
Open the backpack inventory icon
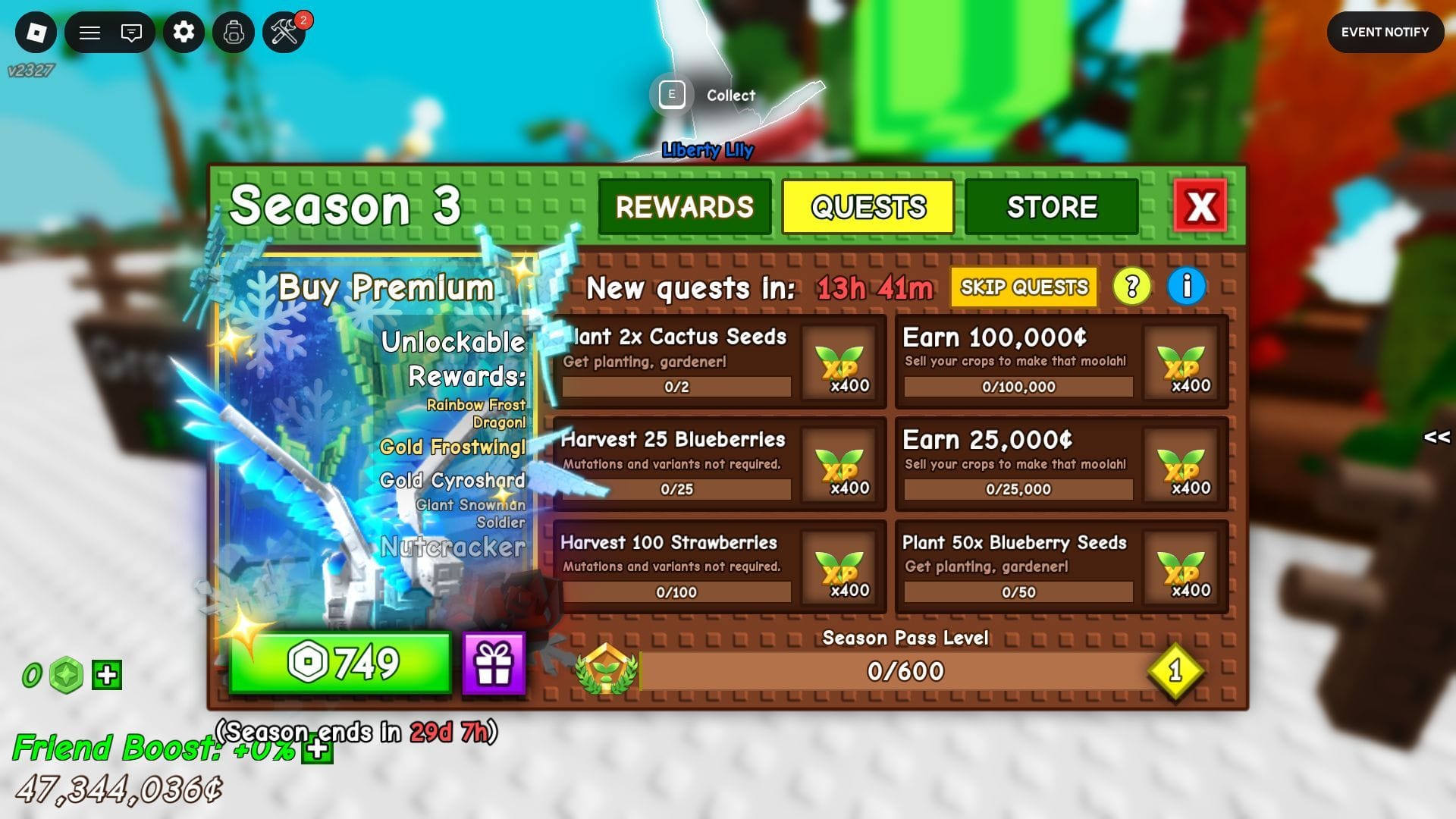234,33
